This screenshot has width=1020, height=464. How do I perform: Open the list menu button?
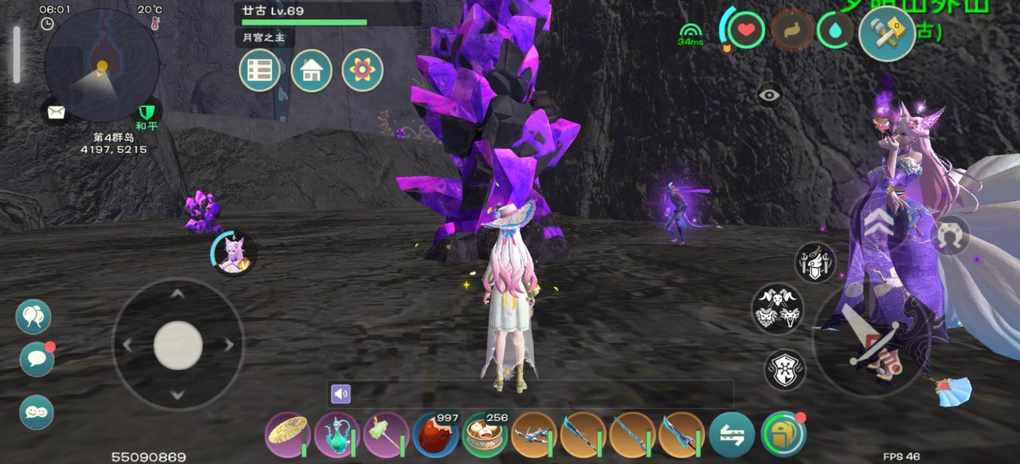coord(260,71)
